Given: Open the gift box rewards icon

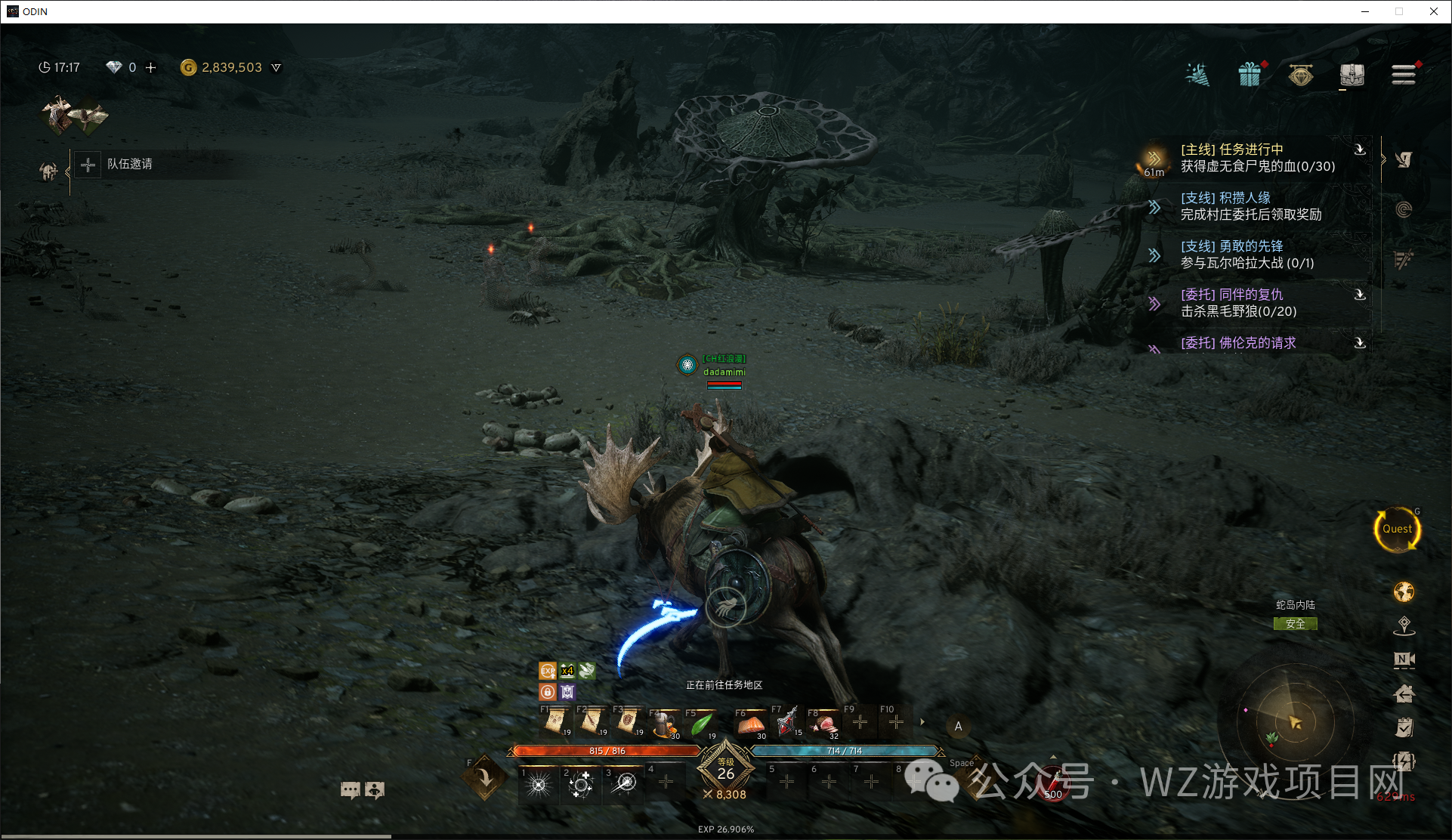Looking at the screenshot, I should pyautogui.click(x=1250, y=75).
